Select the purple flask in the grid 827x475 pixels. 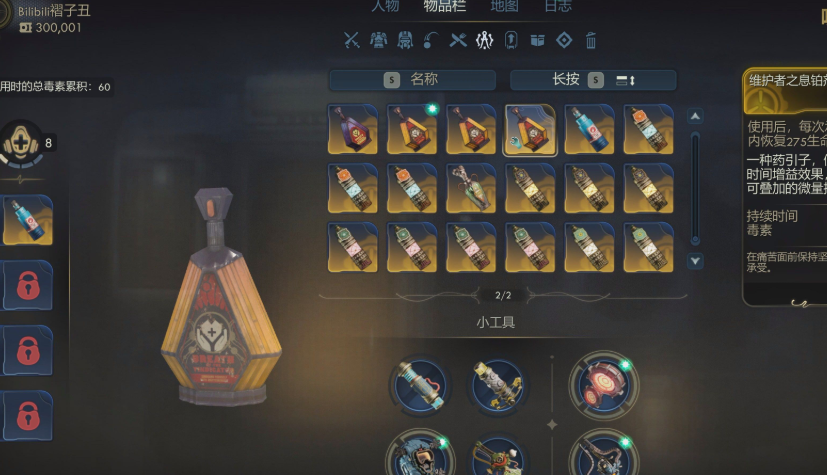(x=353, y=130)
